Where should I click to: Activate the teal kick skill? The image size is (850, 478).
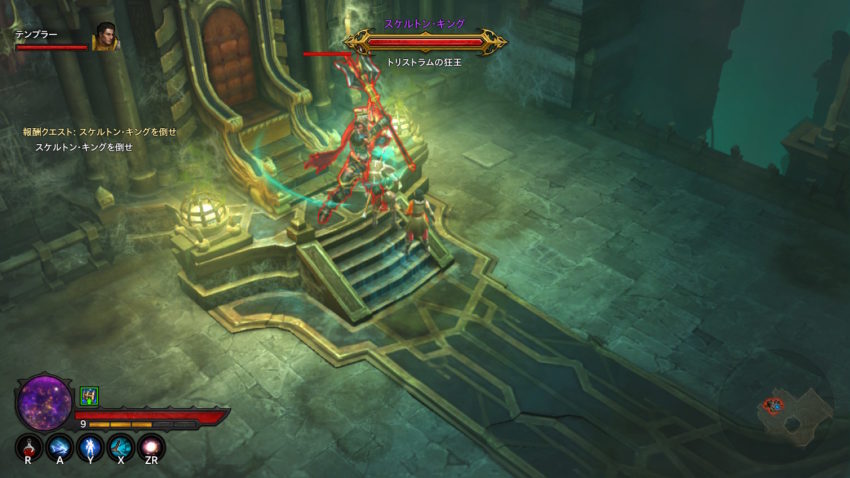[121, 446]
